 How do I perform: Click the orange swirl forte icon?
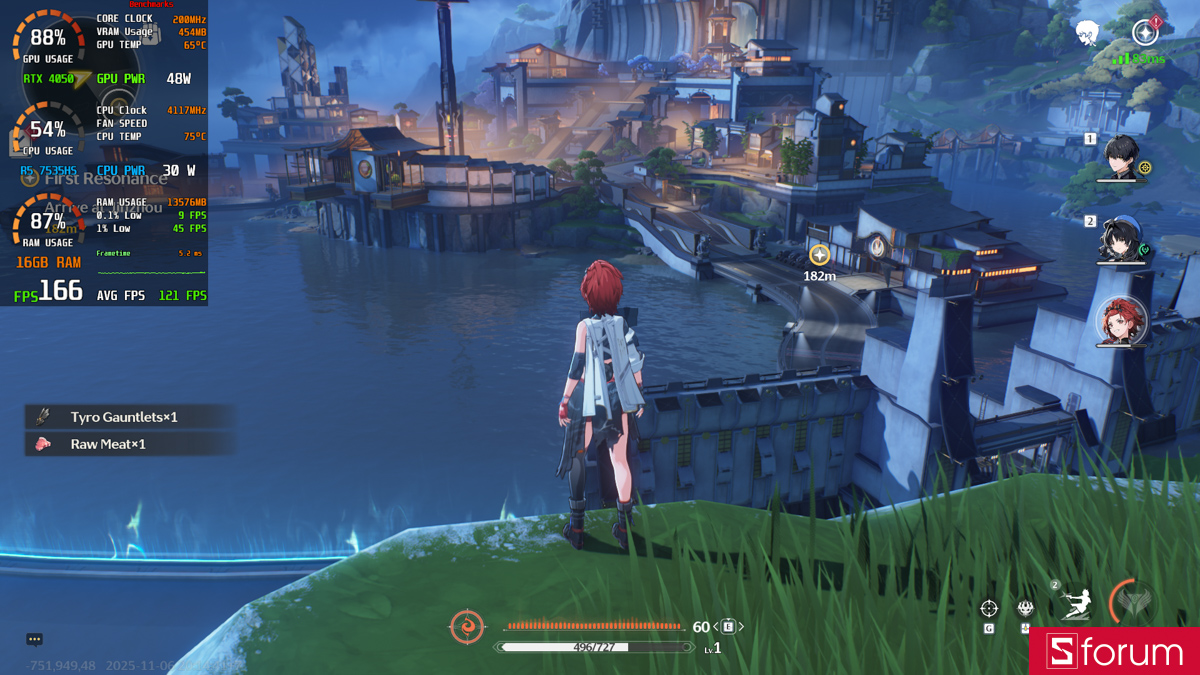[467, 627]
